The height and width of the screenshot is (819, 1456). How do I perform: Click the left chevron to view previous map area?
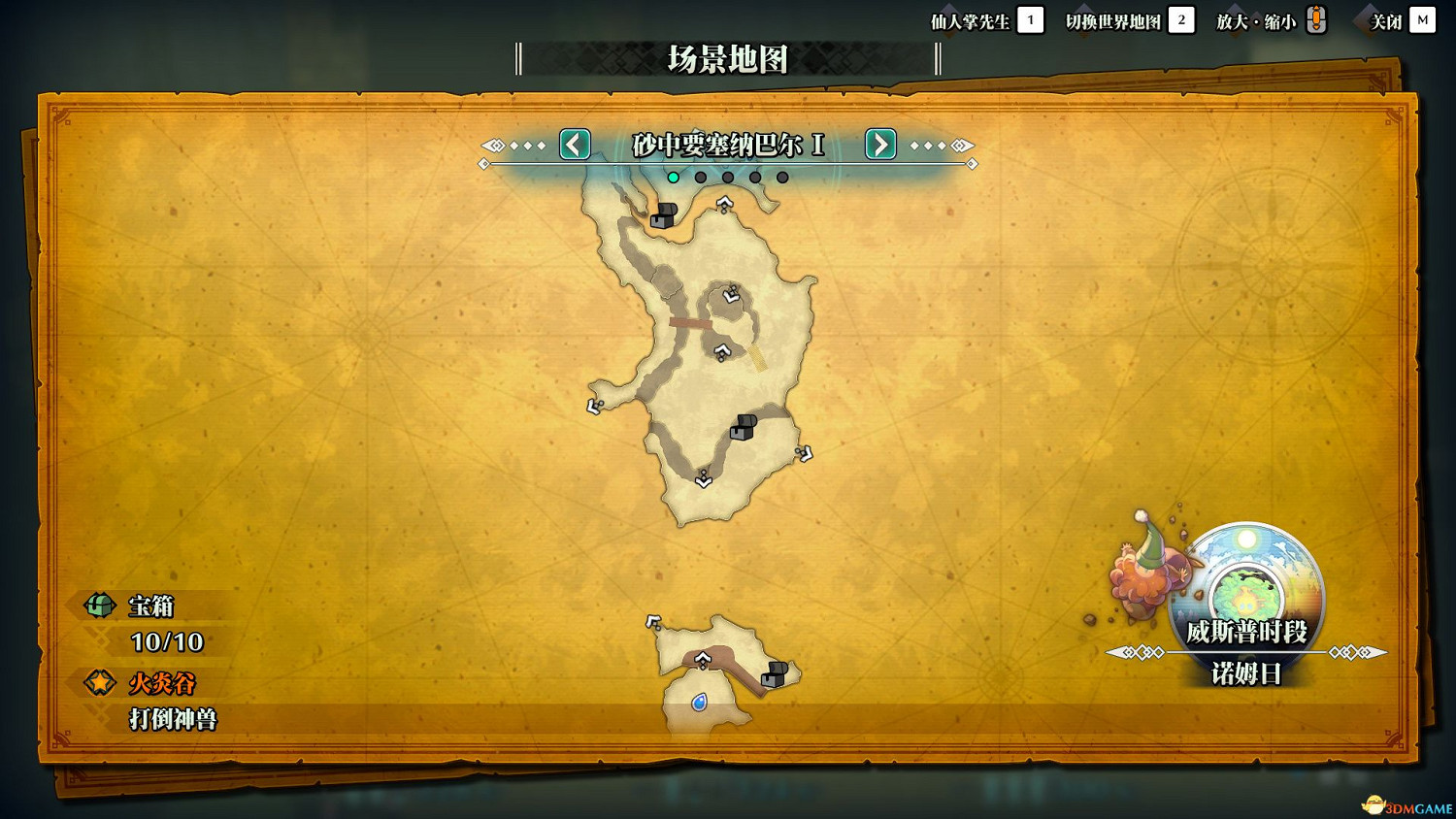coord(574,145)
